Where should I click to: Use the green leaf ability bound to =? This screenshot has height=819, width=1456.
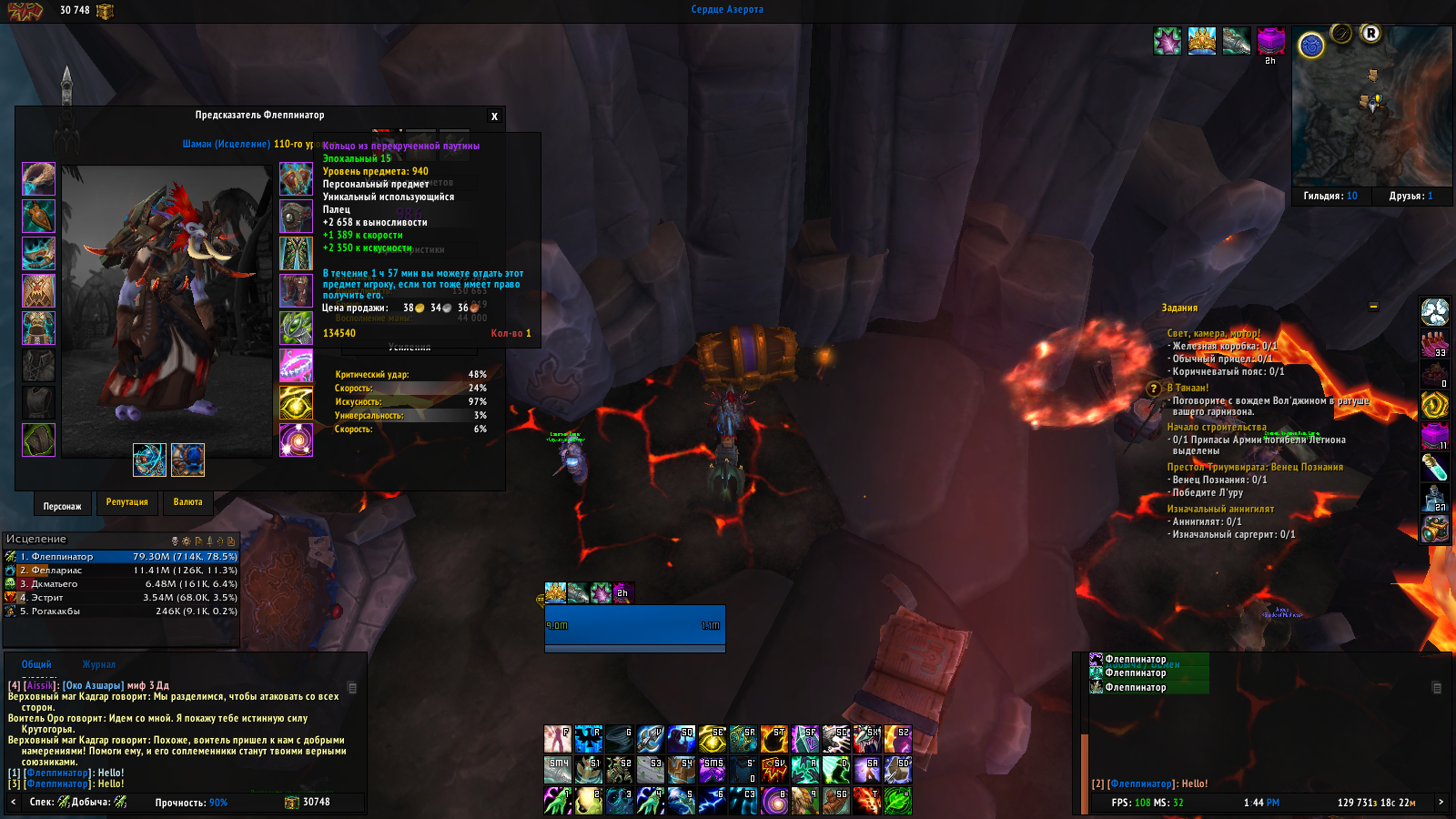pyautogui.click(x=897, y=801)
